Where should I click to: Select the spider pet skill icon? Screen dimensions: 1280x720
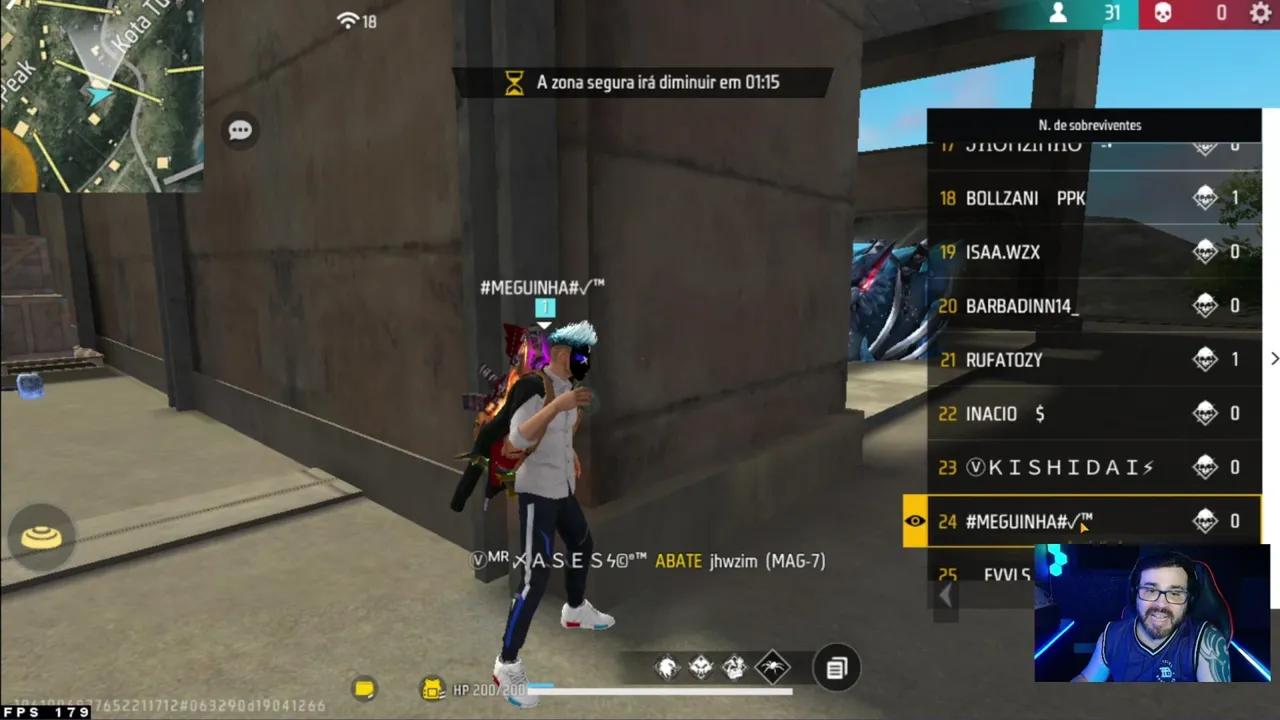772,667
